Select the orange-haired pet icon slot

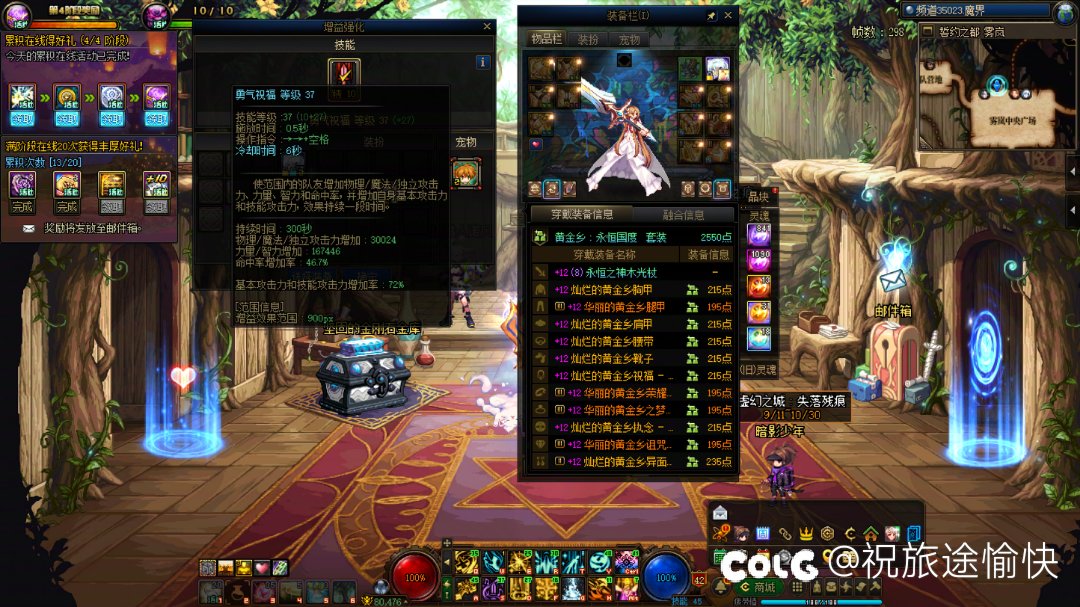(x=466, y=173)
